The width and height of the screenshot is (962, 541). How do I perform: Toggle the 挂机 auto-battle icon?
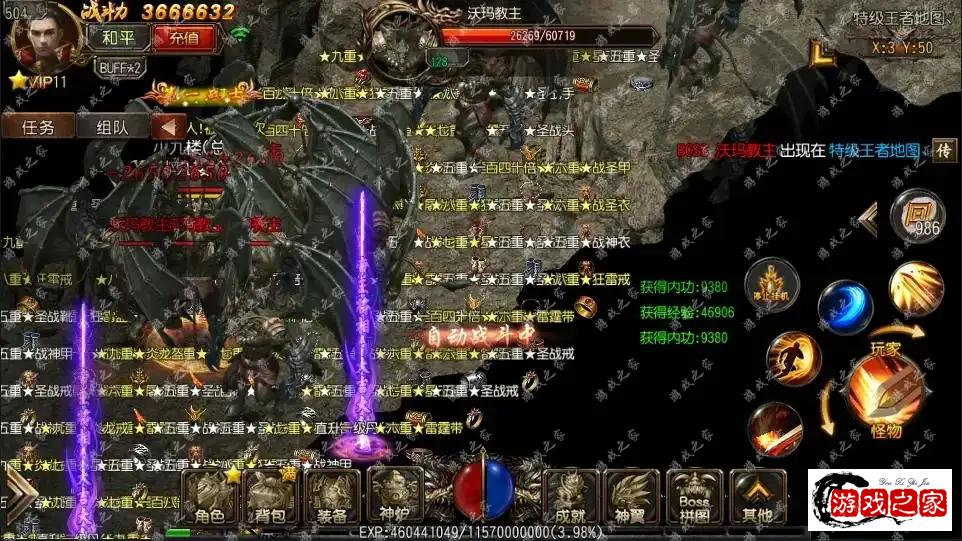[x=772, y=287]
